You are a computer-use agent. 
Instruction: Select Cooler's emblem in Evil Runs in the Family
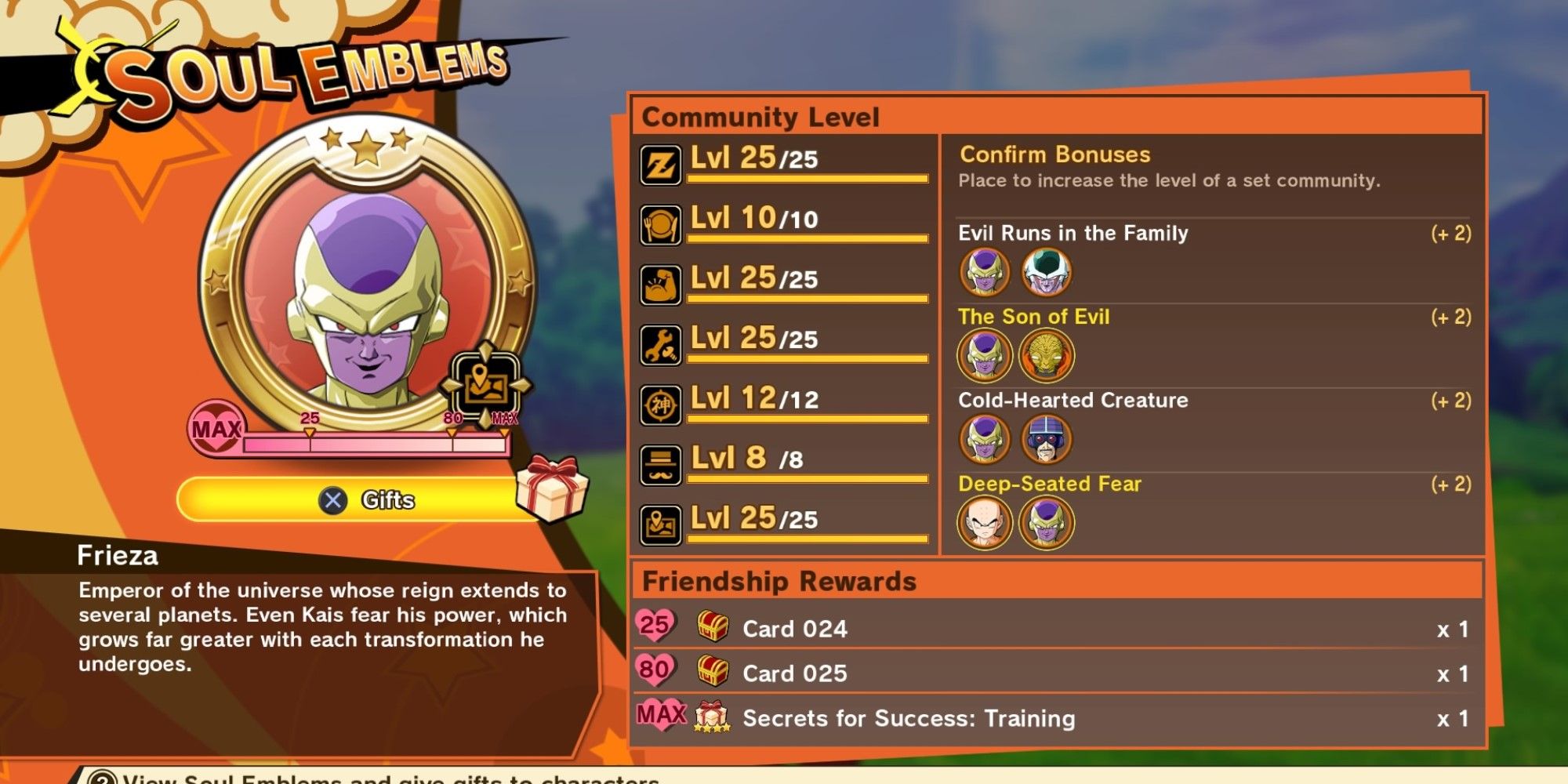pyautogui.click(x=1047, y=273)
